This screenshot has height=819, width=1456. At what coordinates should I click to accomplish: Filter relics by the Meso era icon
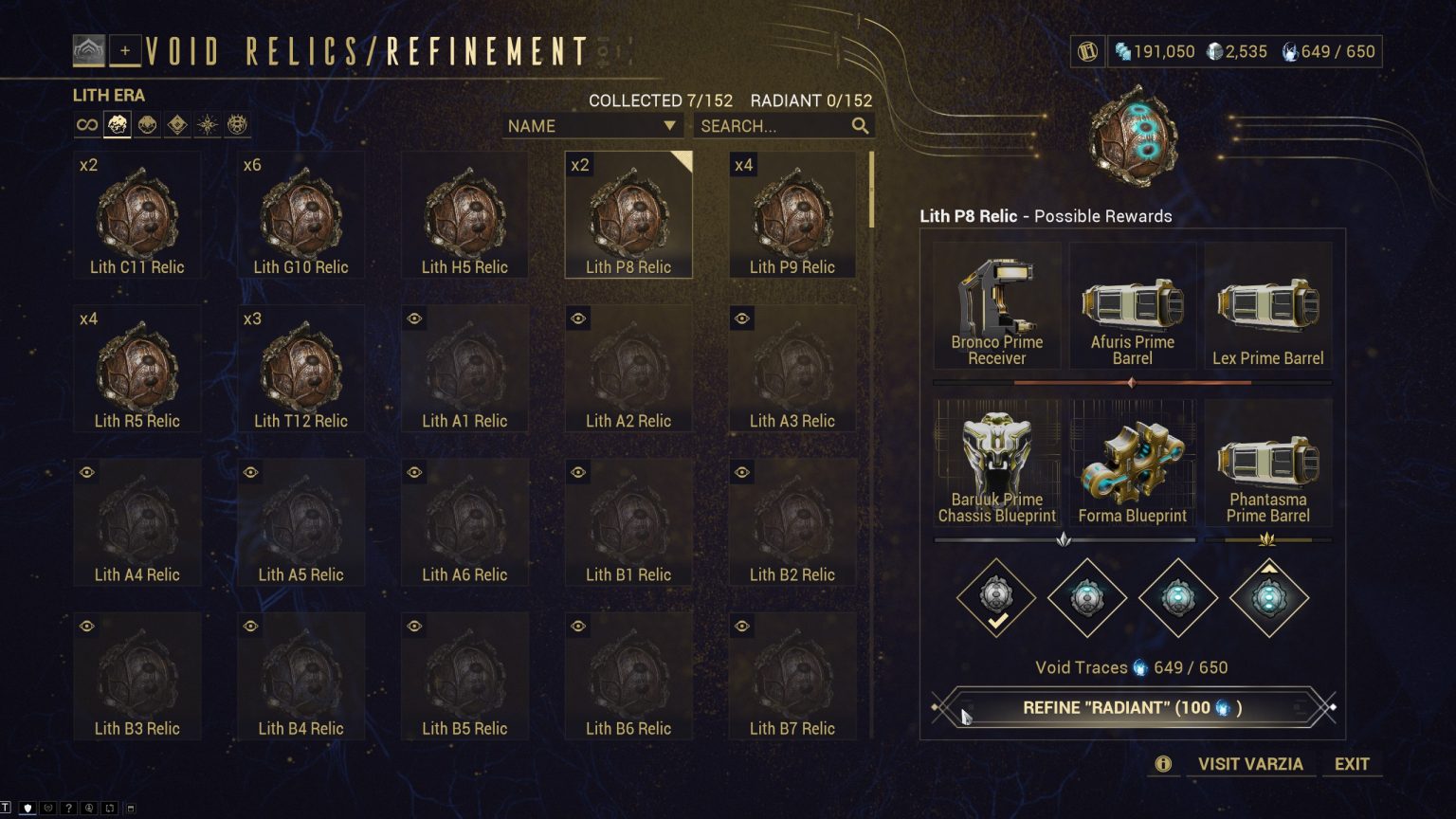coord(147,124)
